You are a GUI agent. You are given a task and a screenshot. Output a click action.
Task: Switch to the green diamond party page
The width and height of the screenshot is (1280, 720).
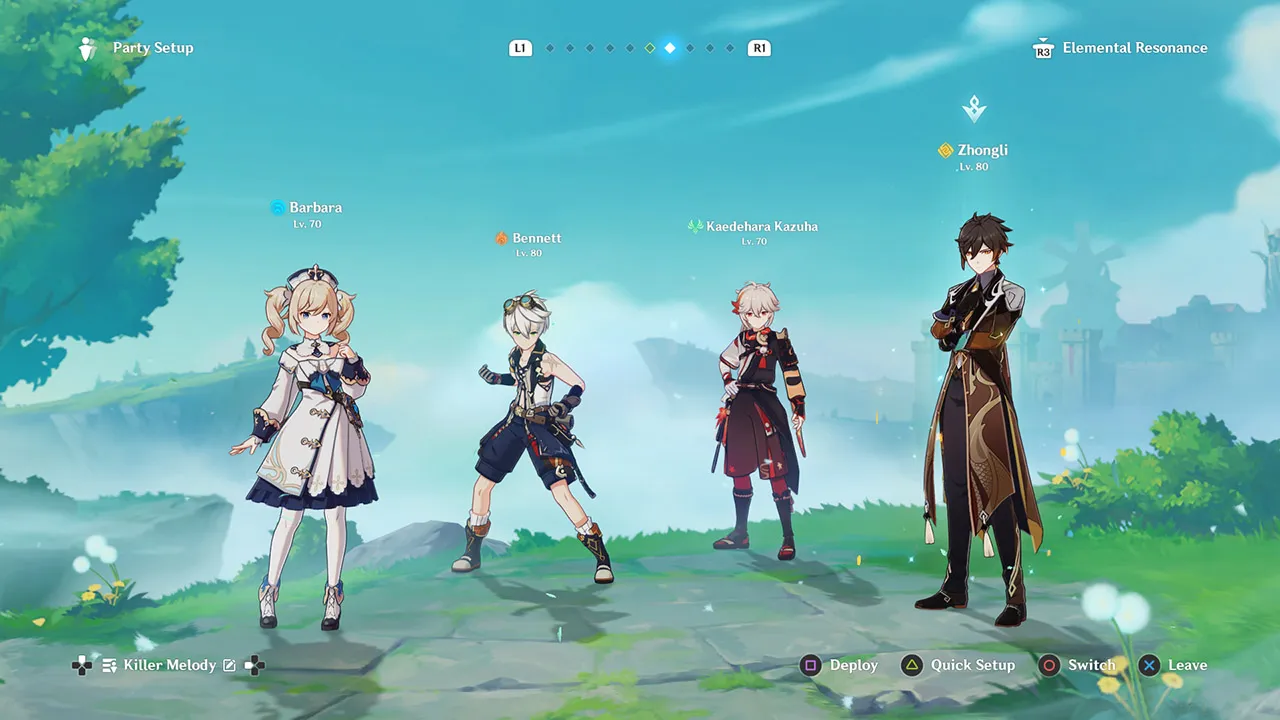650,48
